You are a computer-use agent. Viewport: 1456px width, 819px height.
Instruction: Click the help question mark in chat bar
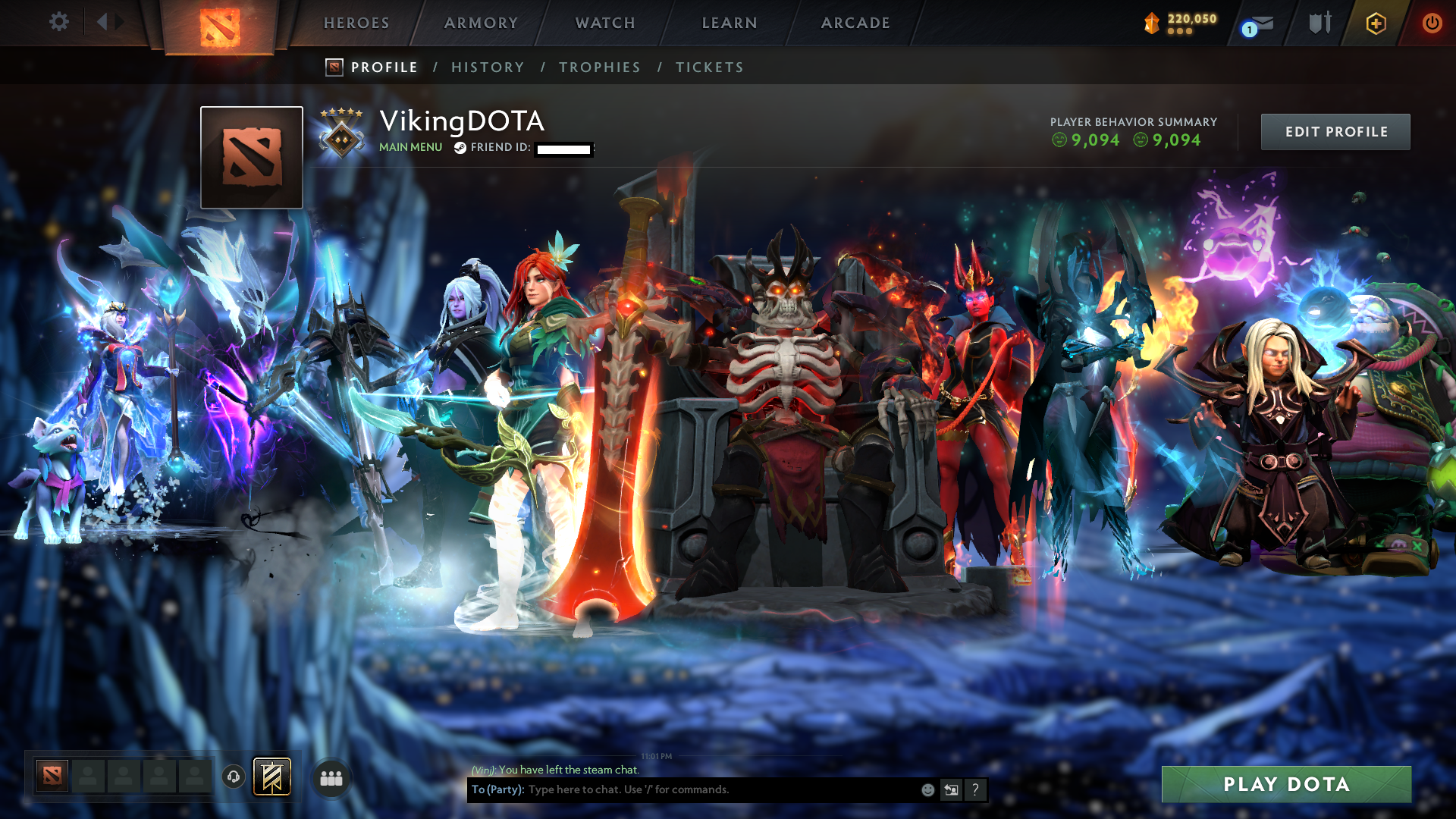975,789
